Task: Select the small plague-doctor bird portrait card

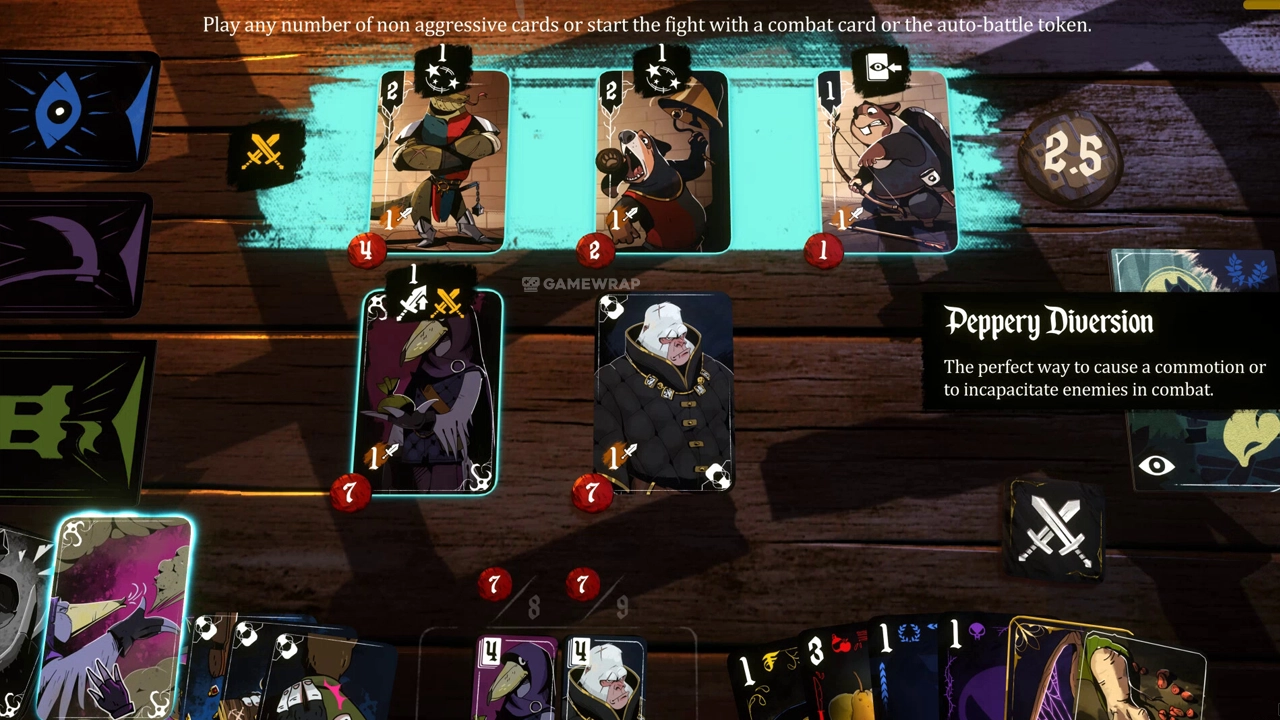Action: tap(516, 678)
